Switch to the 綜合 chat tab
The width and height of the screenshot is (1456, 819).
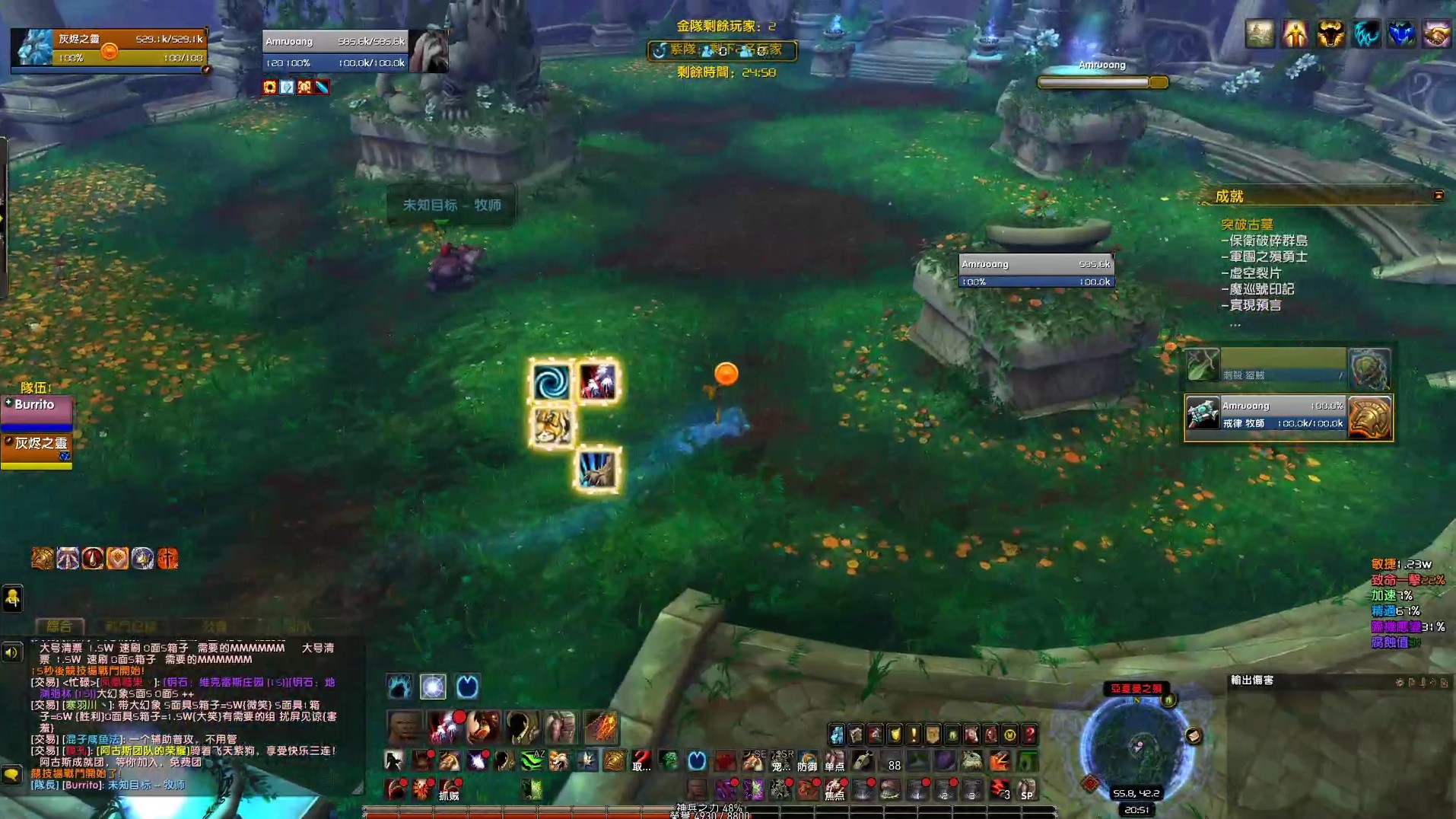[61, 627]
